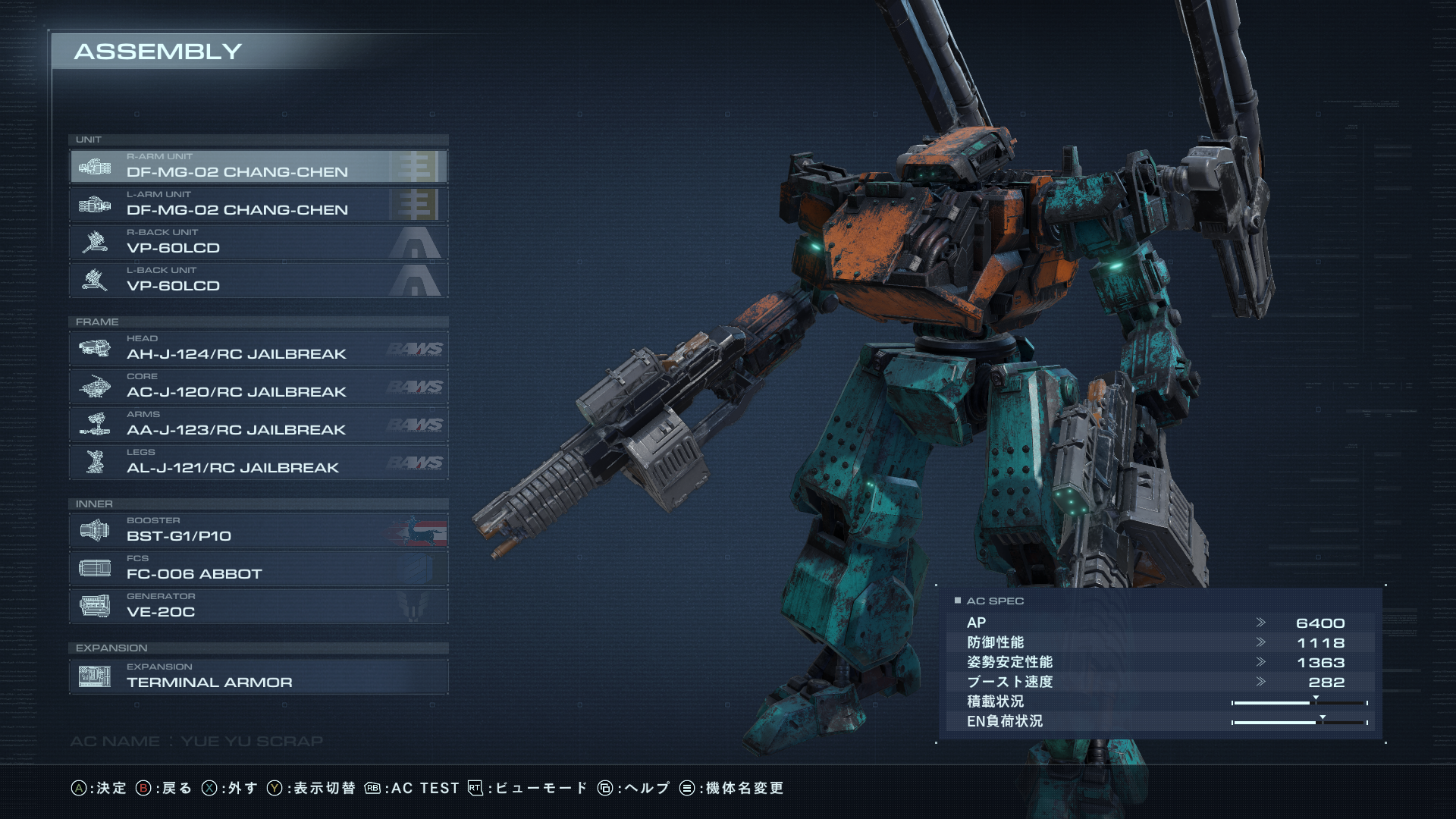Select the EXPANSION Terminal Armor slot
1456x819 pixels.
tap(258, 676)
